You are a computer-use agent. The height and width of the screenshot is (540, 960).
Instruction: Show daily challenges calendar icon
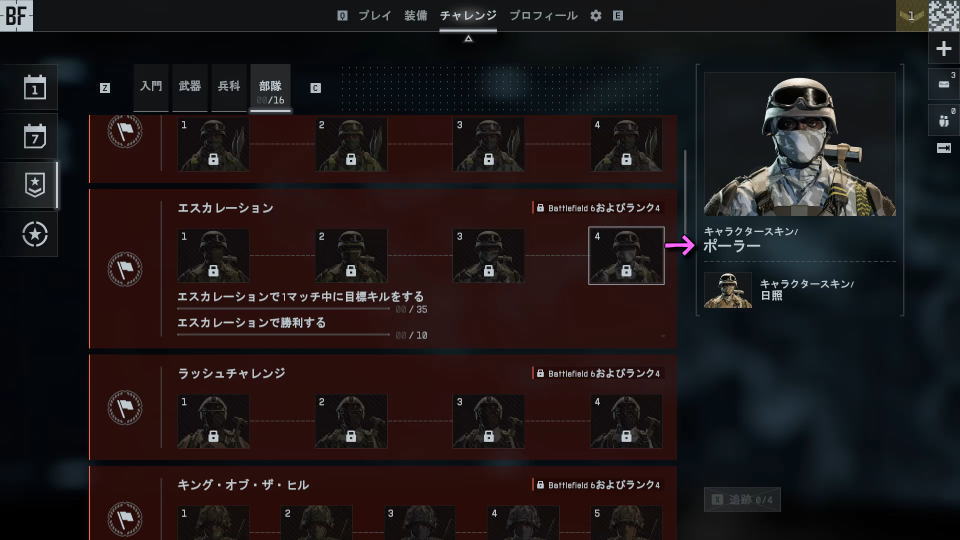35,88
